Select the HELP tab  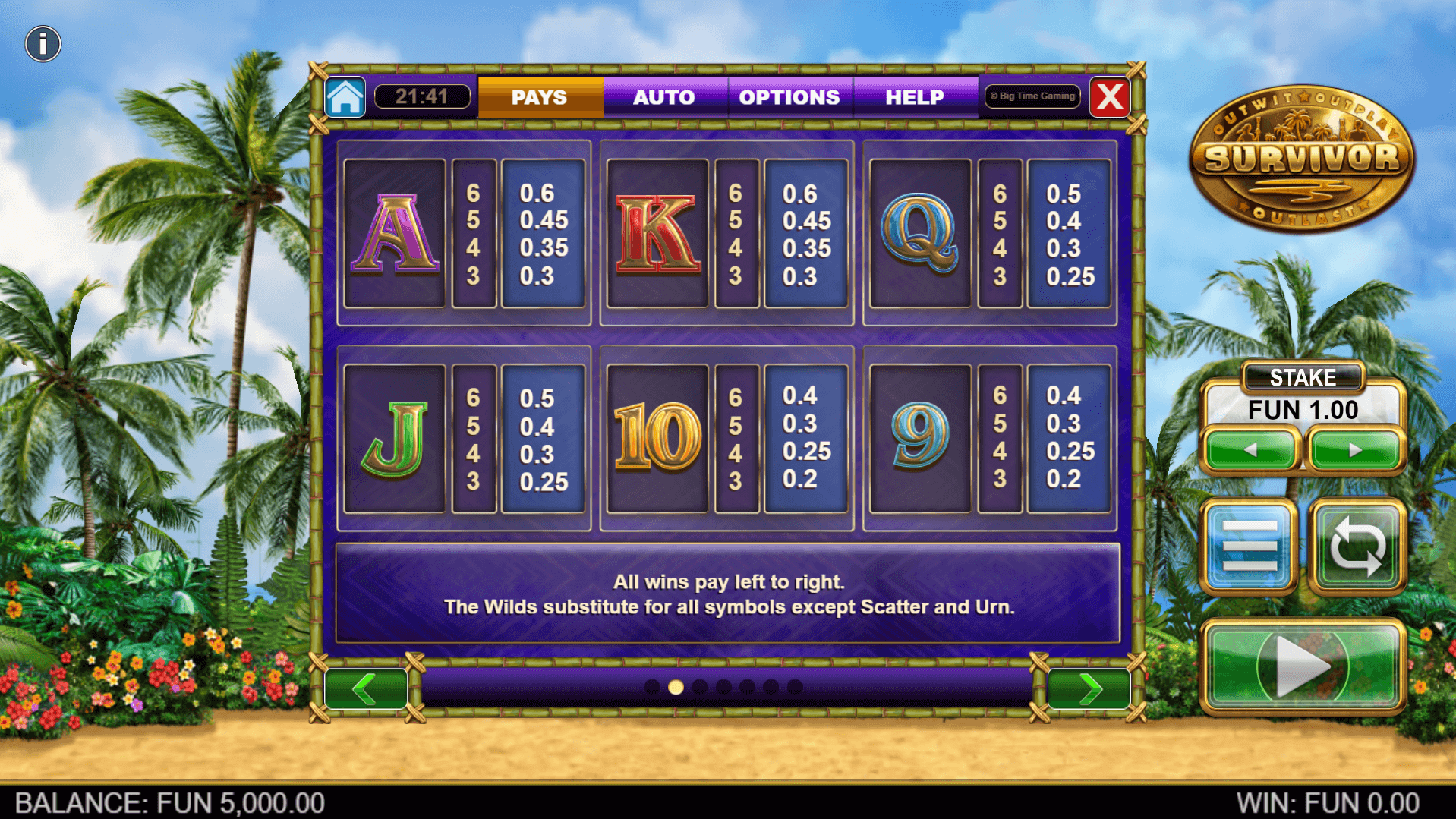(x=915, y=97)
